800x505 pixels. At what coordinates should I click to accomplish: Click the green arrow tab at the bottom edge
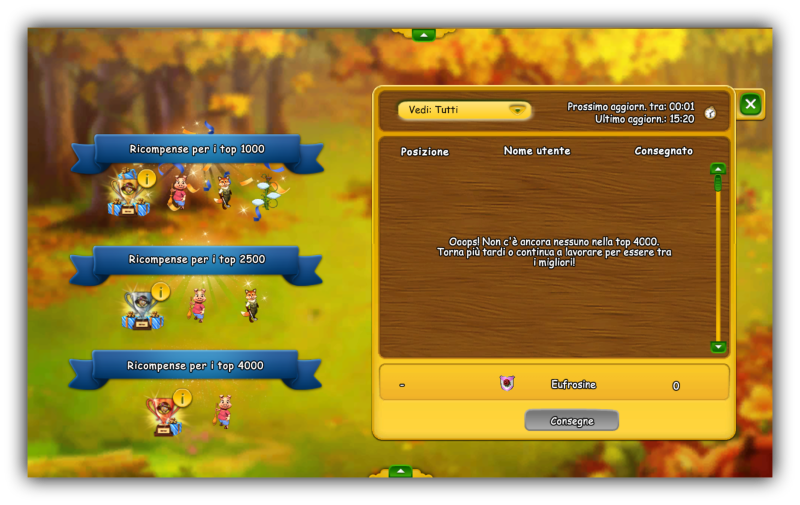click(400, 470)
